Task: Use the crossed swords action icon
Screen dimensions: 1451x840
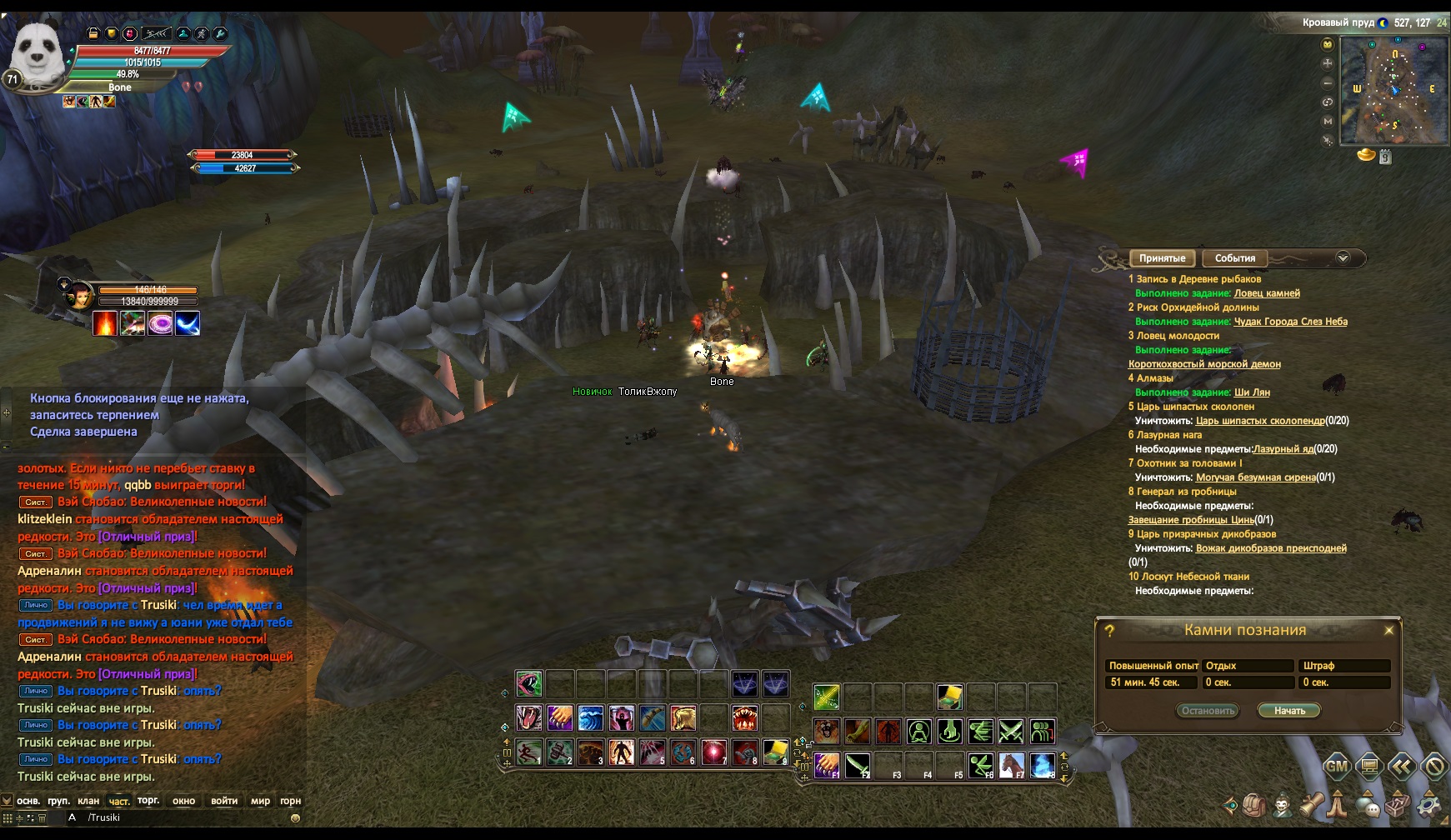Action: click(x=1011, y=732)
